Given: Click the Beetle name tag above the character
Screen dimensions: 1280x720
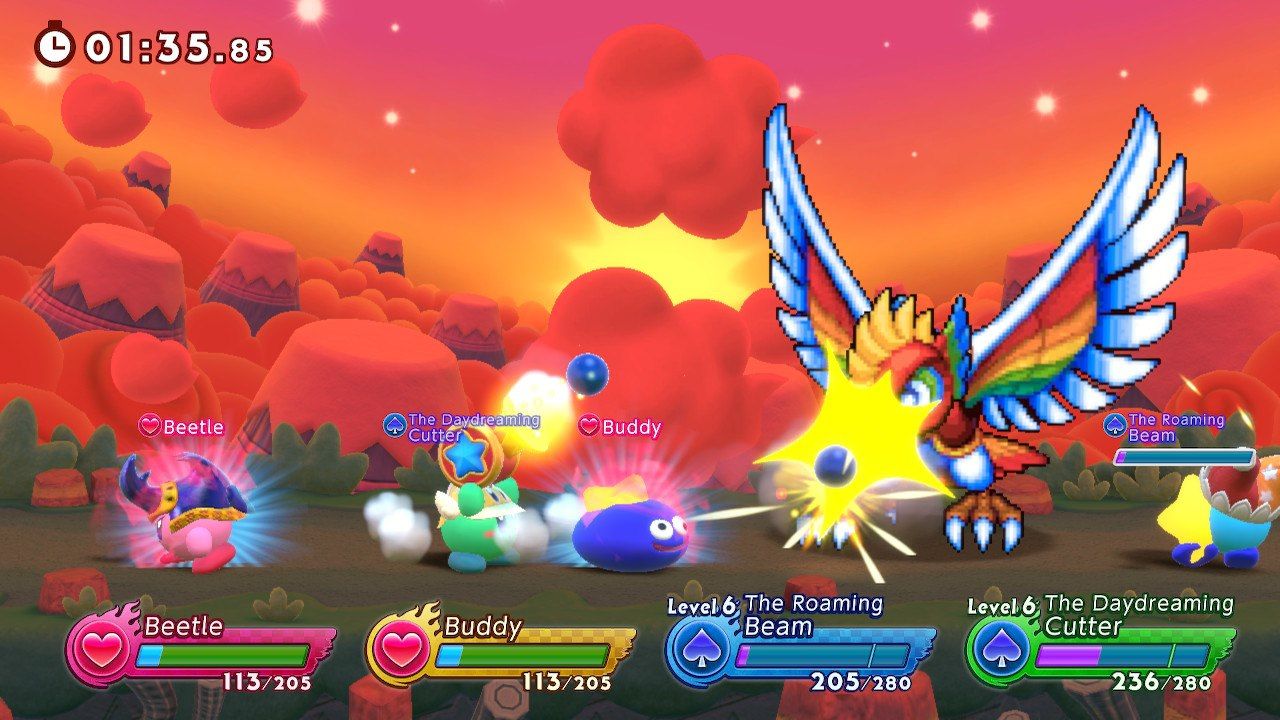Looking at the screenshot, I should (182, 427).
